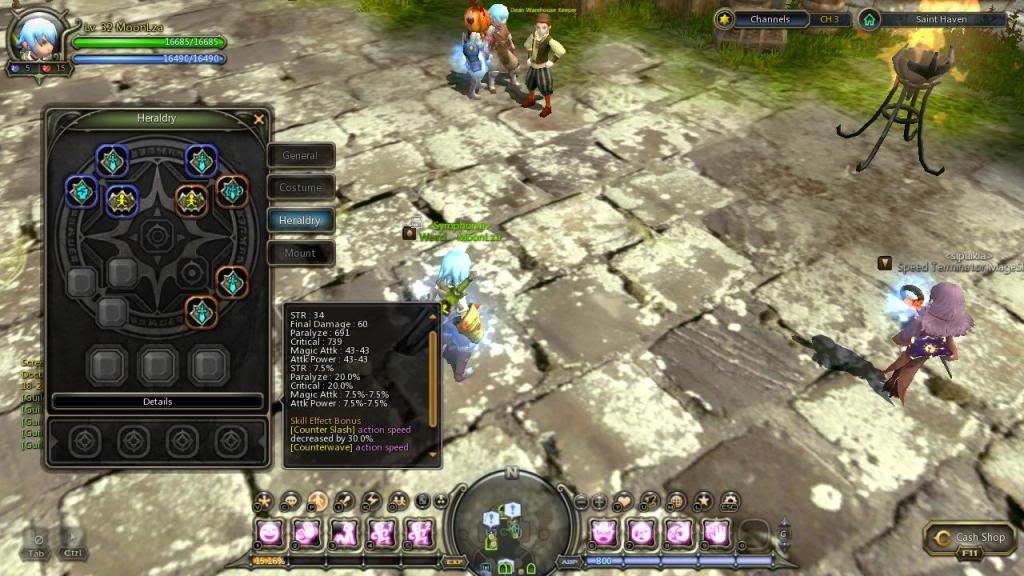This screenshot has height=576, width=1024.
Task: Open the Channels selector
Action: tap(770, 19)
